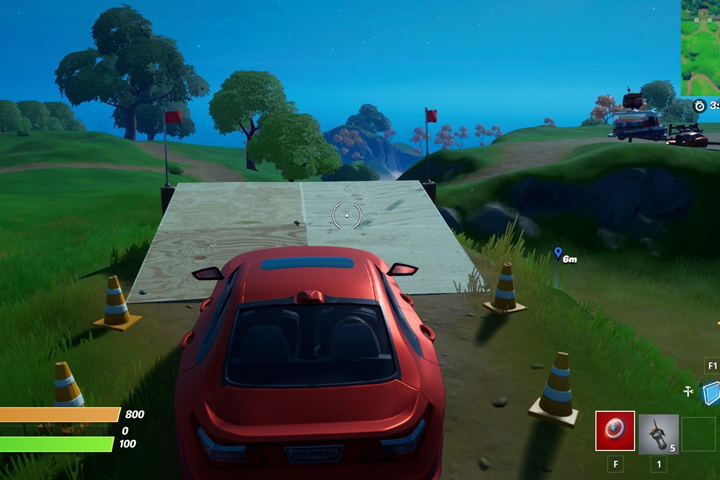Open the minimap
Image resolution: width=720 pixels, height=480 pixels.
(700, 46)
